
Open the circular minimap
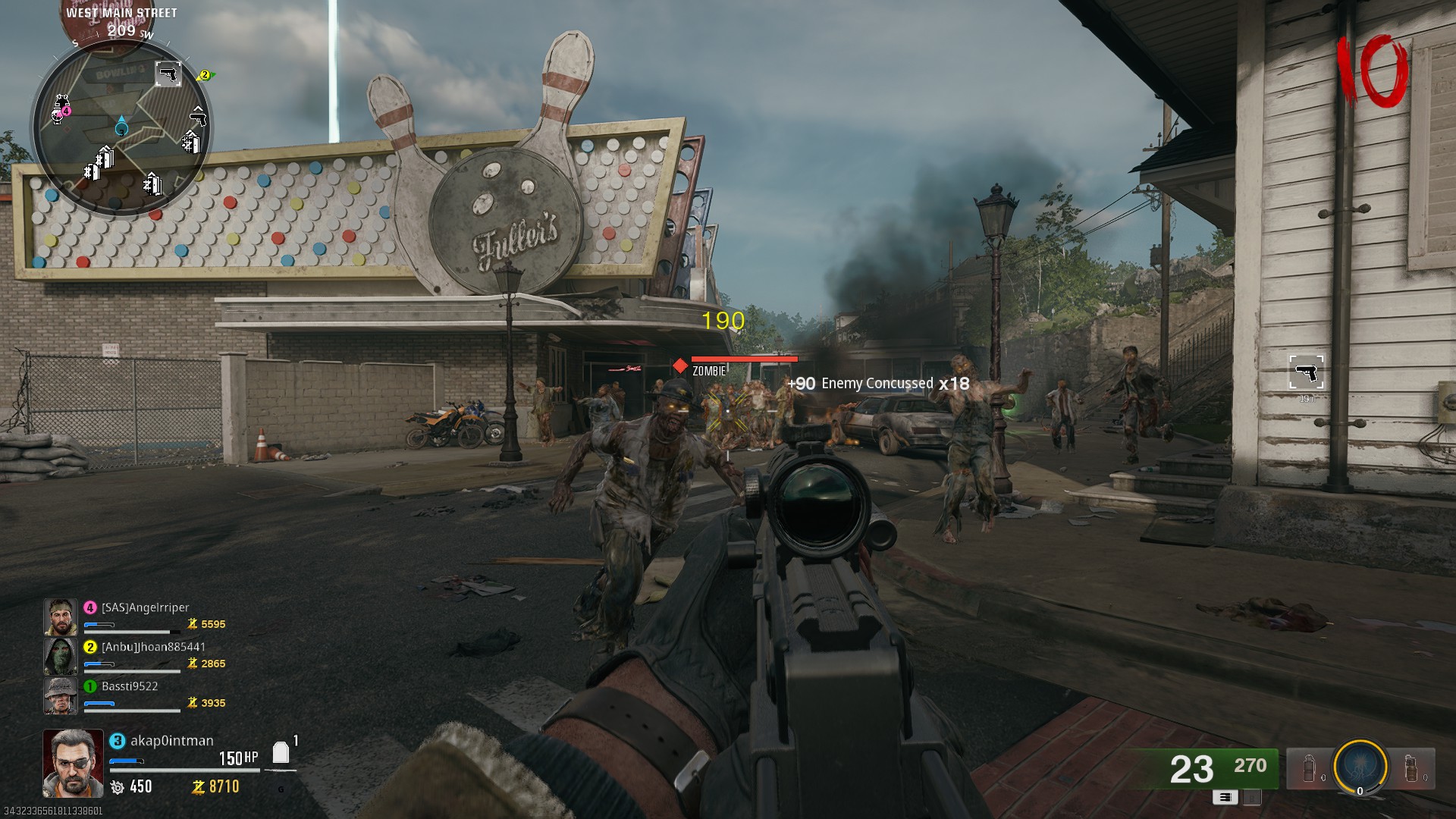point(121,127)
